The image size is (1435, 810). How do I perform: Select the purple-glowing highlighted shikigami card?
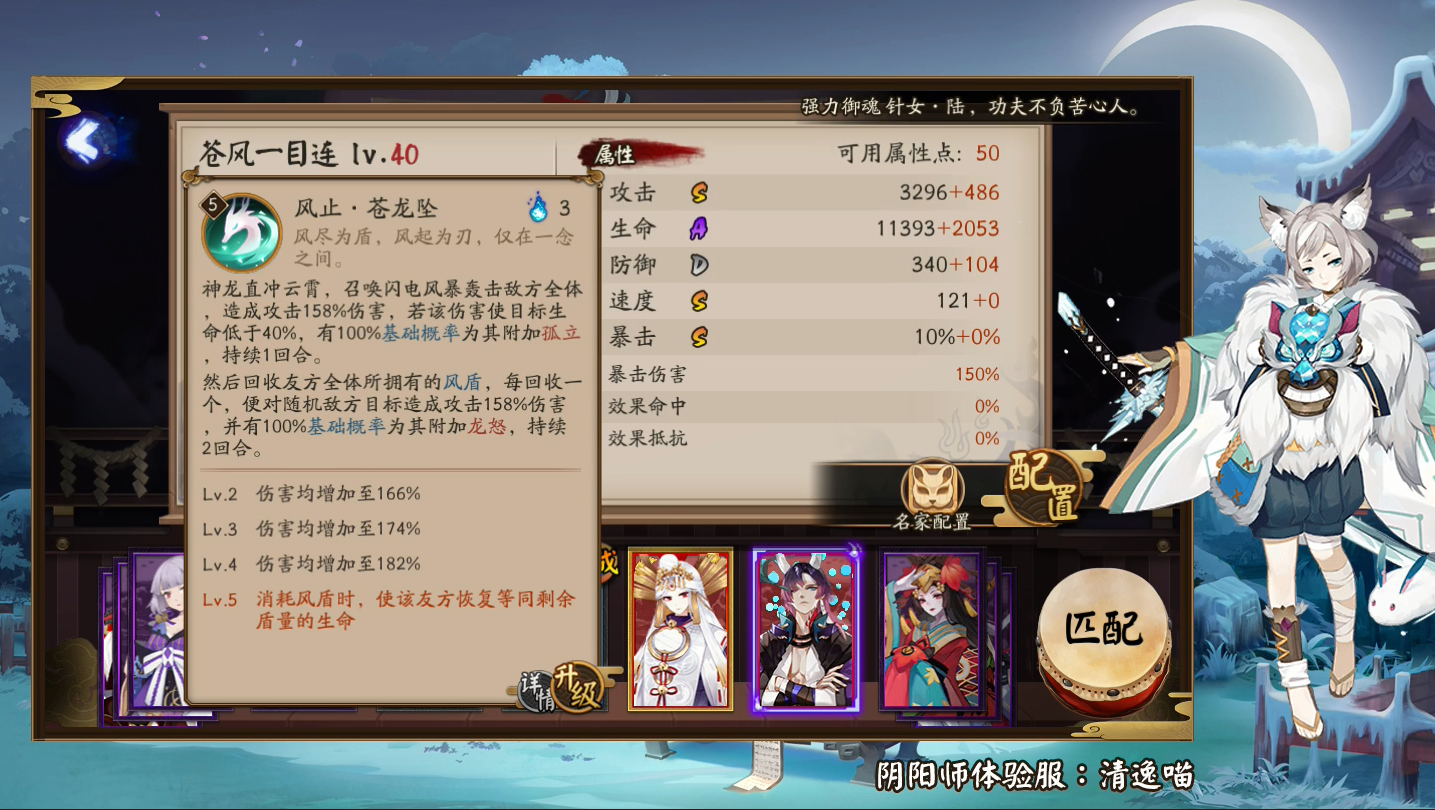tap(806, 630)
